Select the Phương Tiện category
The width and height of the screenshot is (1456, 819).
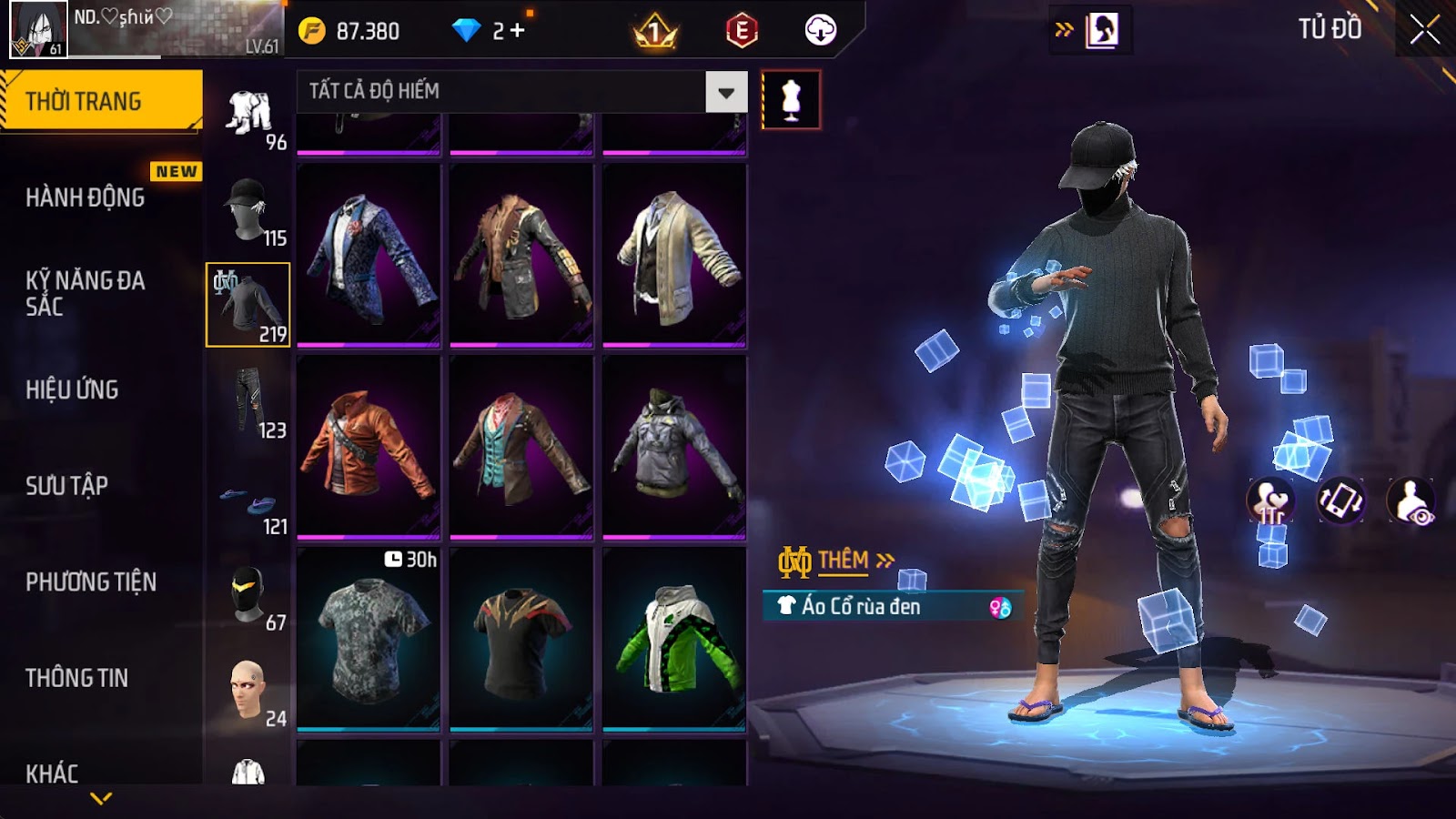(91, 581)
